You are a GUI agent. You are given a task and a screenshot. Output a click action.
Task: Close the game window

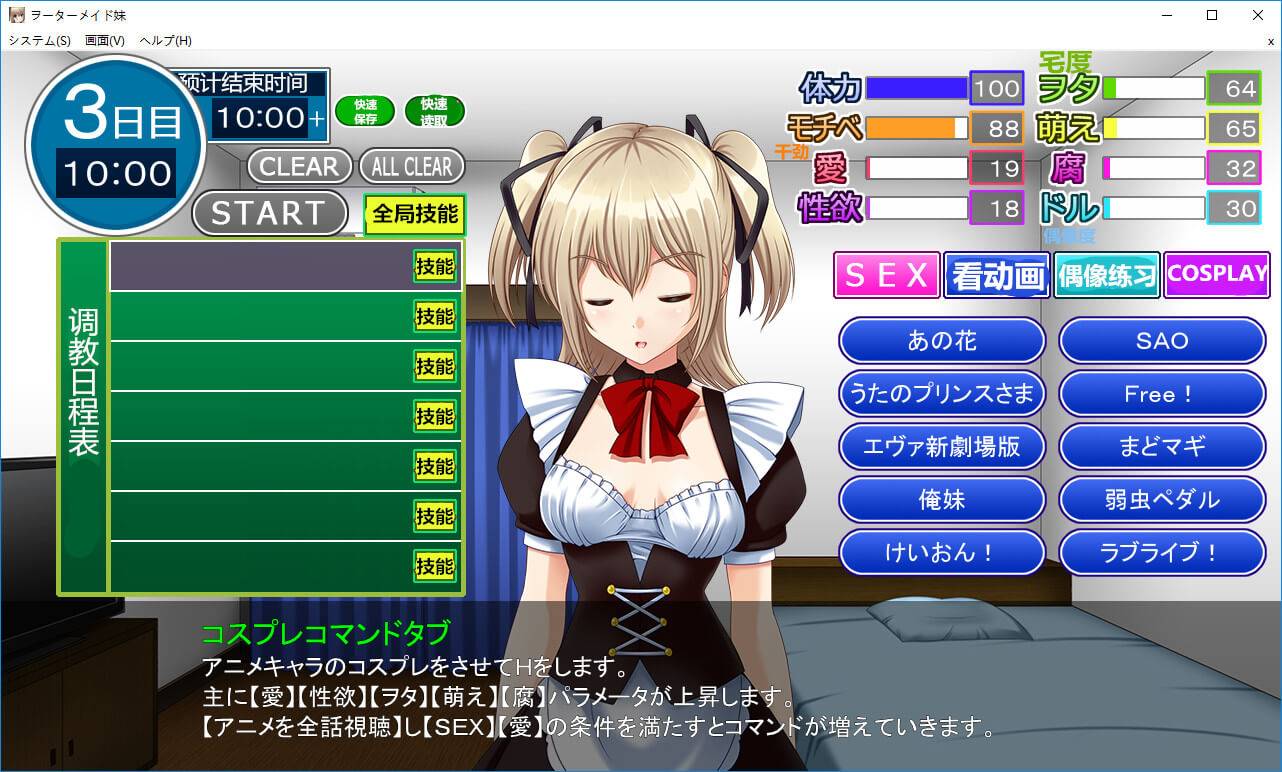(x=1257, y=15)
